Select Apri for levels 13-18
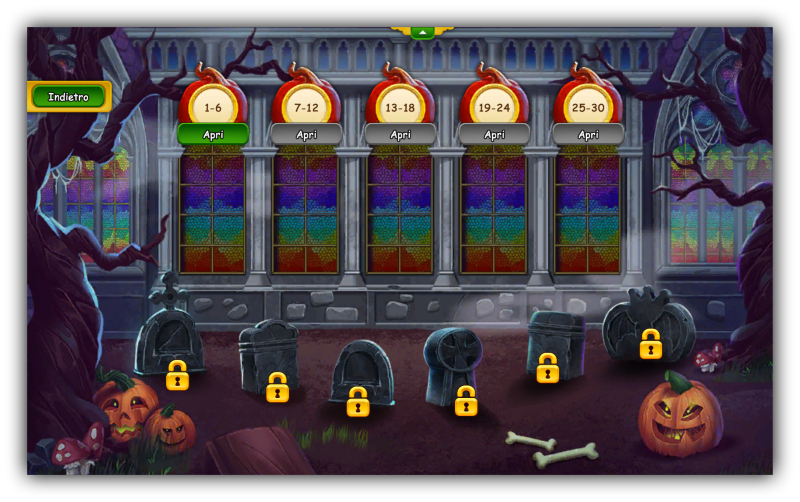Screen dimensions: 800x502 pyautogui.click(x=400, y=134)
